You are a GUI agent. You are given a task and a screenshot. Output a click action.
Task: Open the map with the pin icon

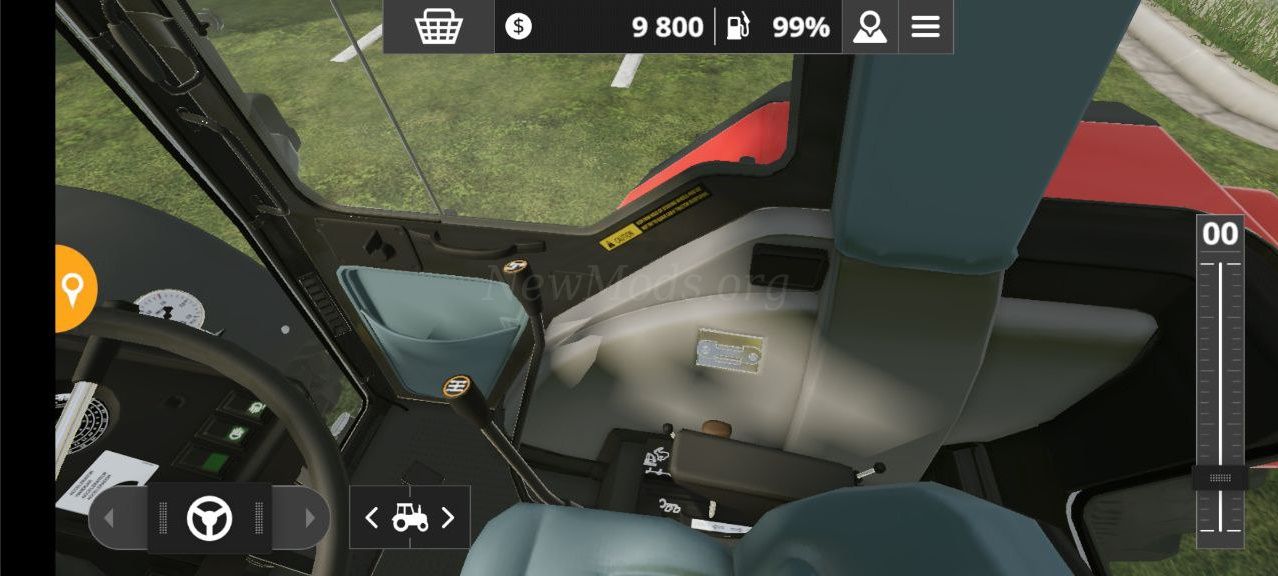coord(869,27)
